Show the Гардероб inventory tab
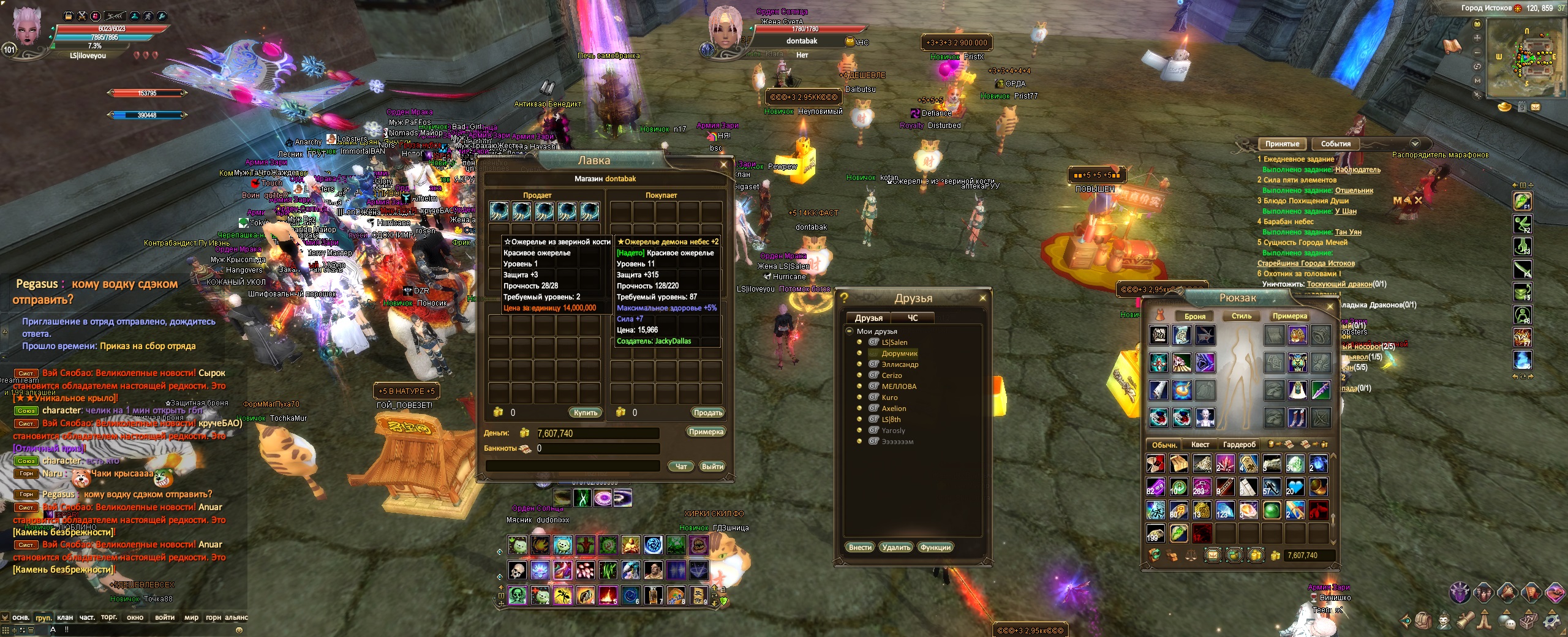This screenshot has width=1568, height=637. [x=1239, y=445]
